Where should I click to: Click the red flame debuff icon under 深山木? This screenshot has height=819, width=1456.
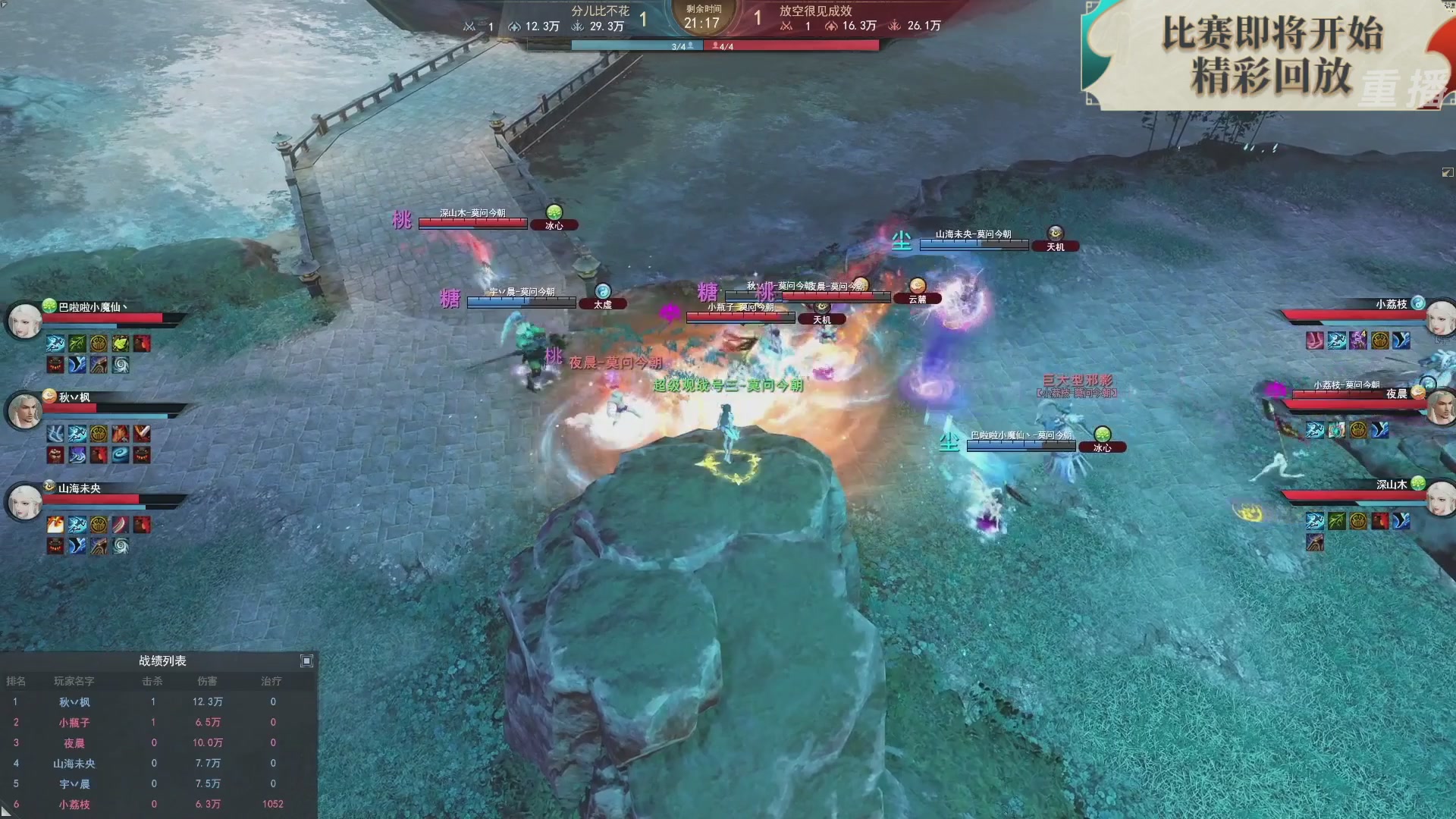[1380, 521]
